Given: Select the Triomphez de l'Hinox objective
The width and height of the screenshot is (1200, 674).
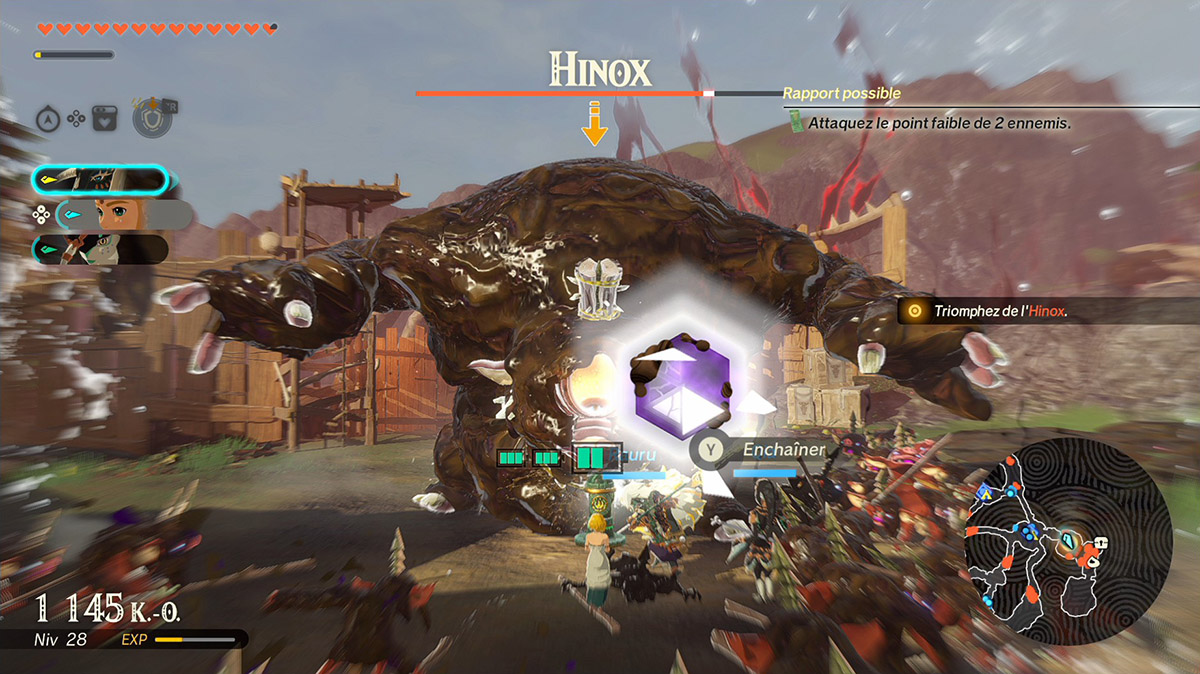Looking at the screenshot, I should pos(1000,311).
